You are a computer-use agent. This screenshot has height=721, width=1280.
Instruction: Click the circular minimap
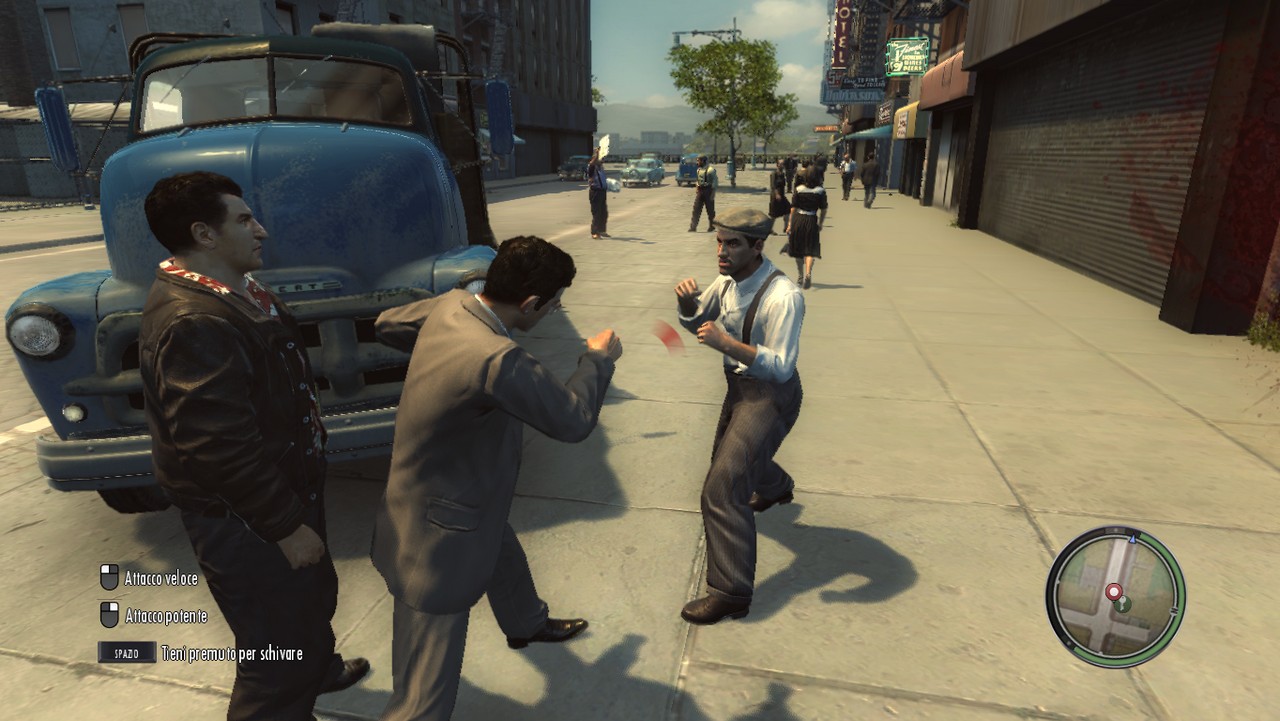(1115, 597)
